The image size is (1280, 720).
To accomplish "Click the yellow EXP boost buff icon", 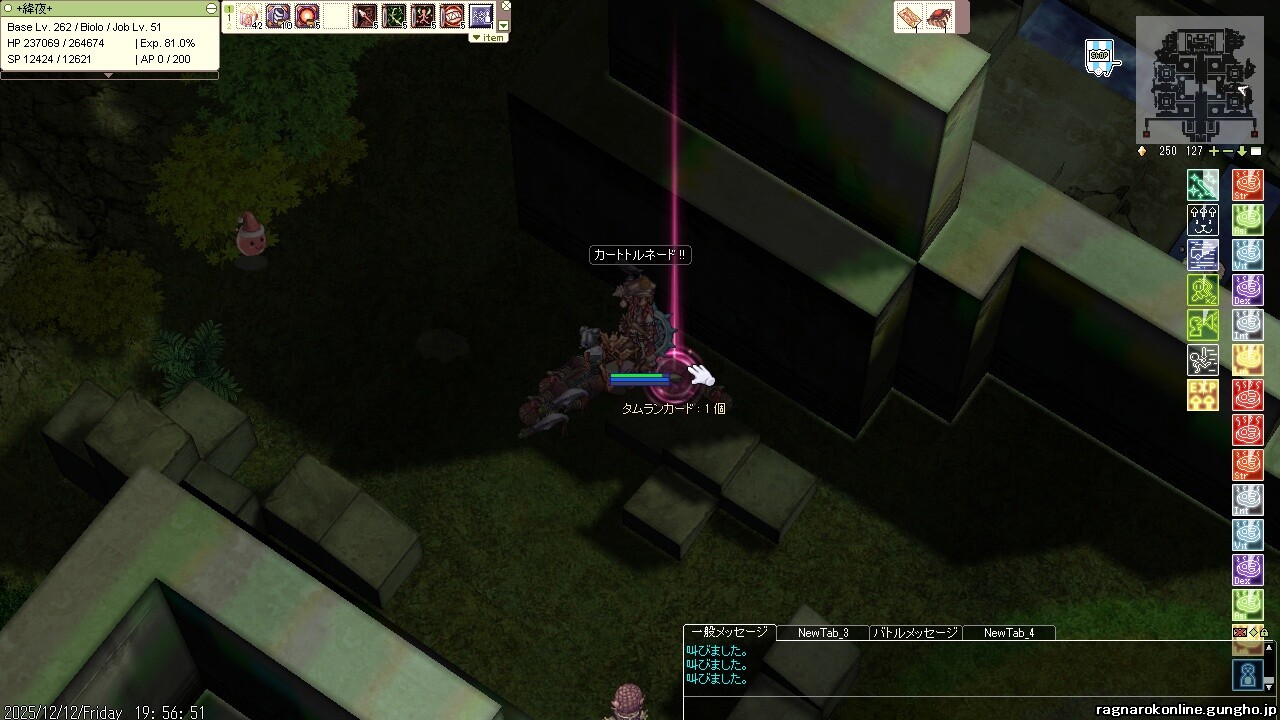I will pyautogui.click(x=1203, y=394).
